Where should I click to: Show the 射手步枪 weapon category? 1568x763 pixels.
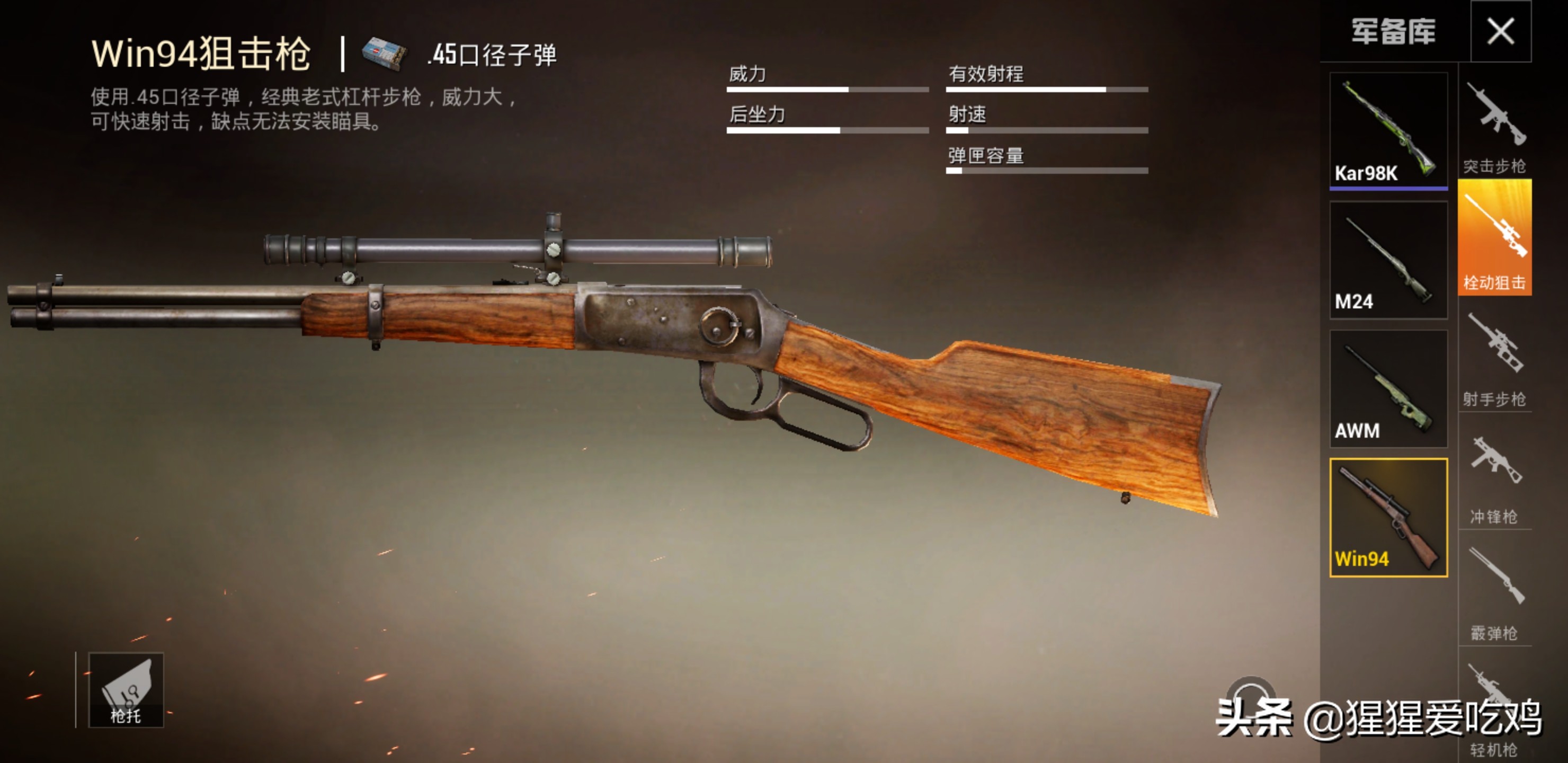(x=1495, y=356)
